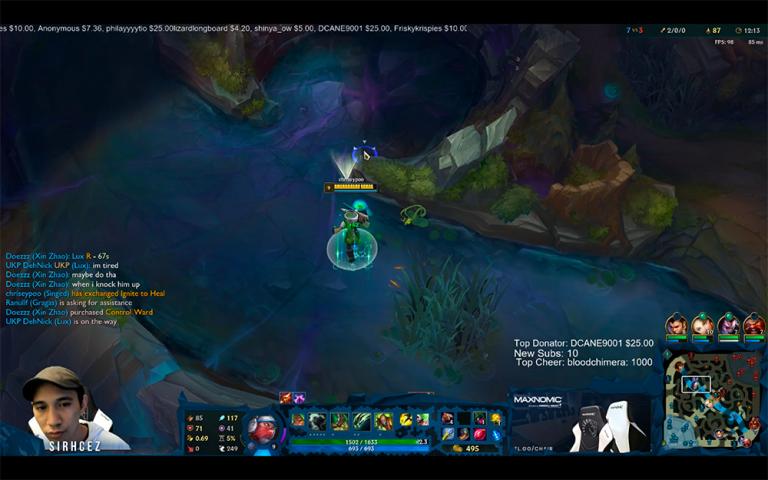This screenshot has height=480, width=768.
Task: Select the Xin Zhao ally portrait
Action: [677, 325]
